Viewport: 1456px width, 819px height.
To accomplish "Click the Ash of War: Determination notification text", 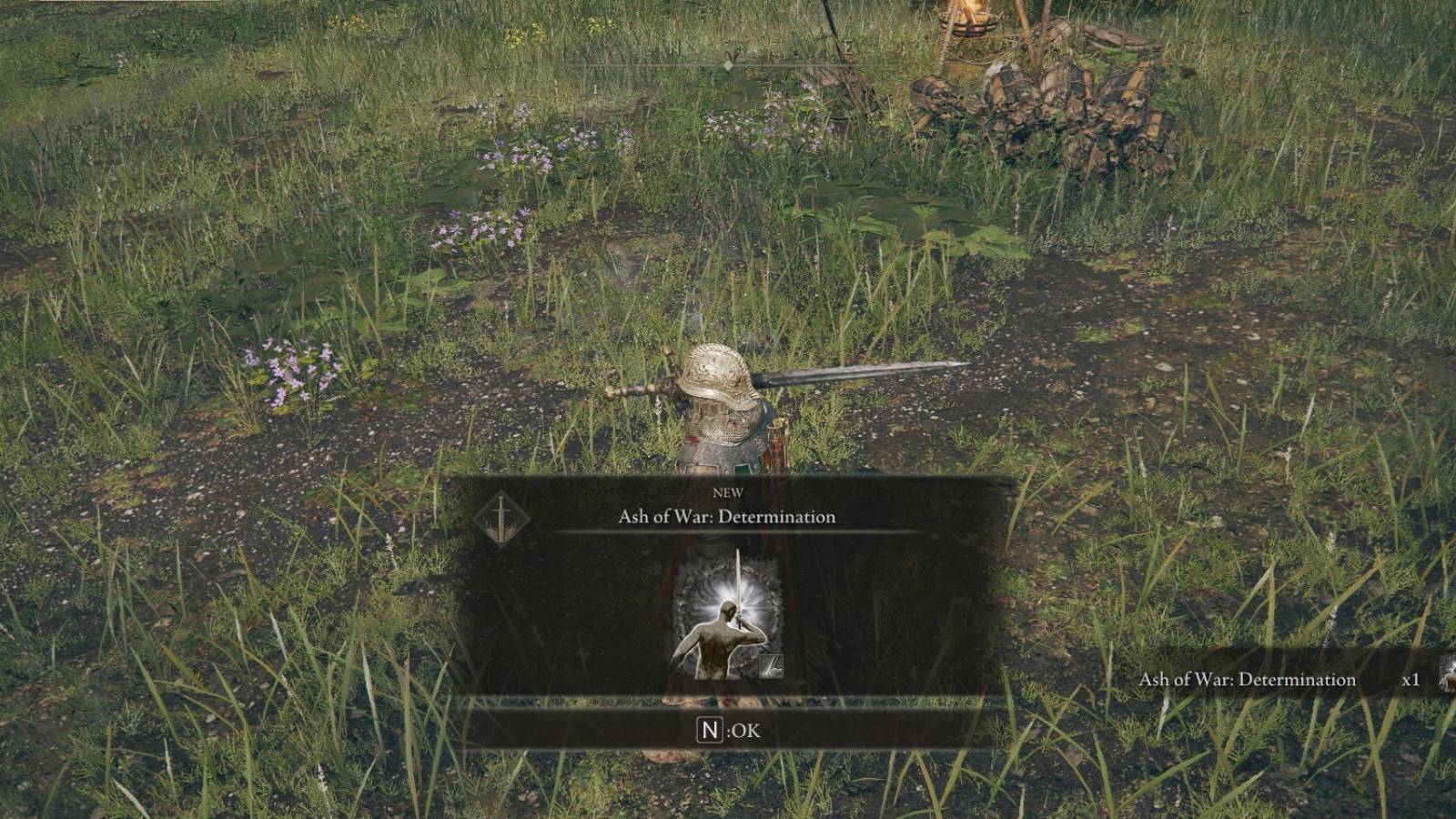I will click(x=1248, y=680).
